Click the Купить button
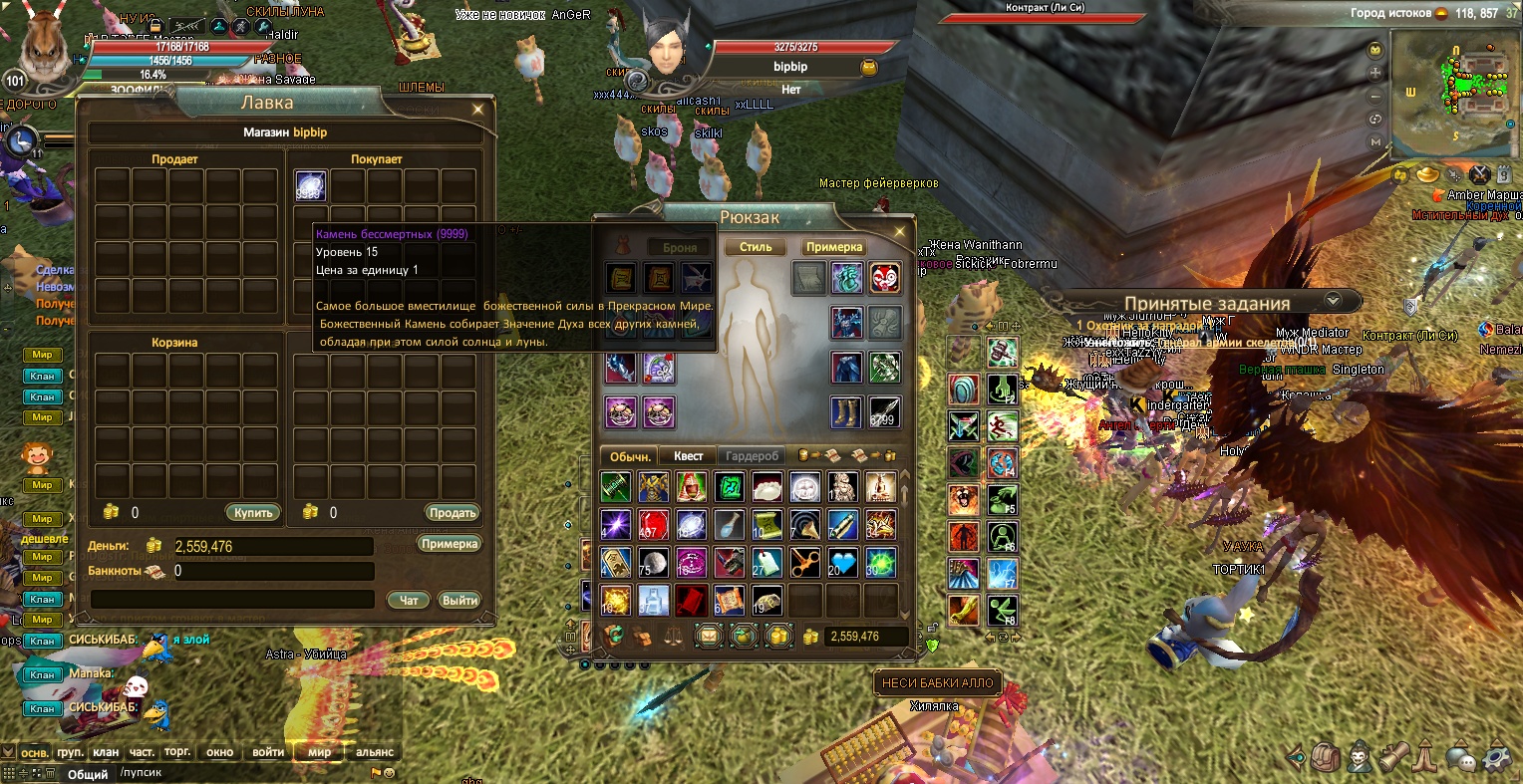The height and width of the screenshot is (784, 1523). click(x=253, y=513)
